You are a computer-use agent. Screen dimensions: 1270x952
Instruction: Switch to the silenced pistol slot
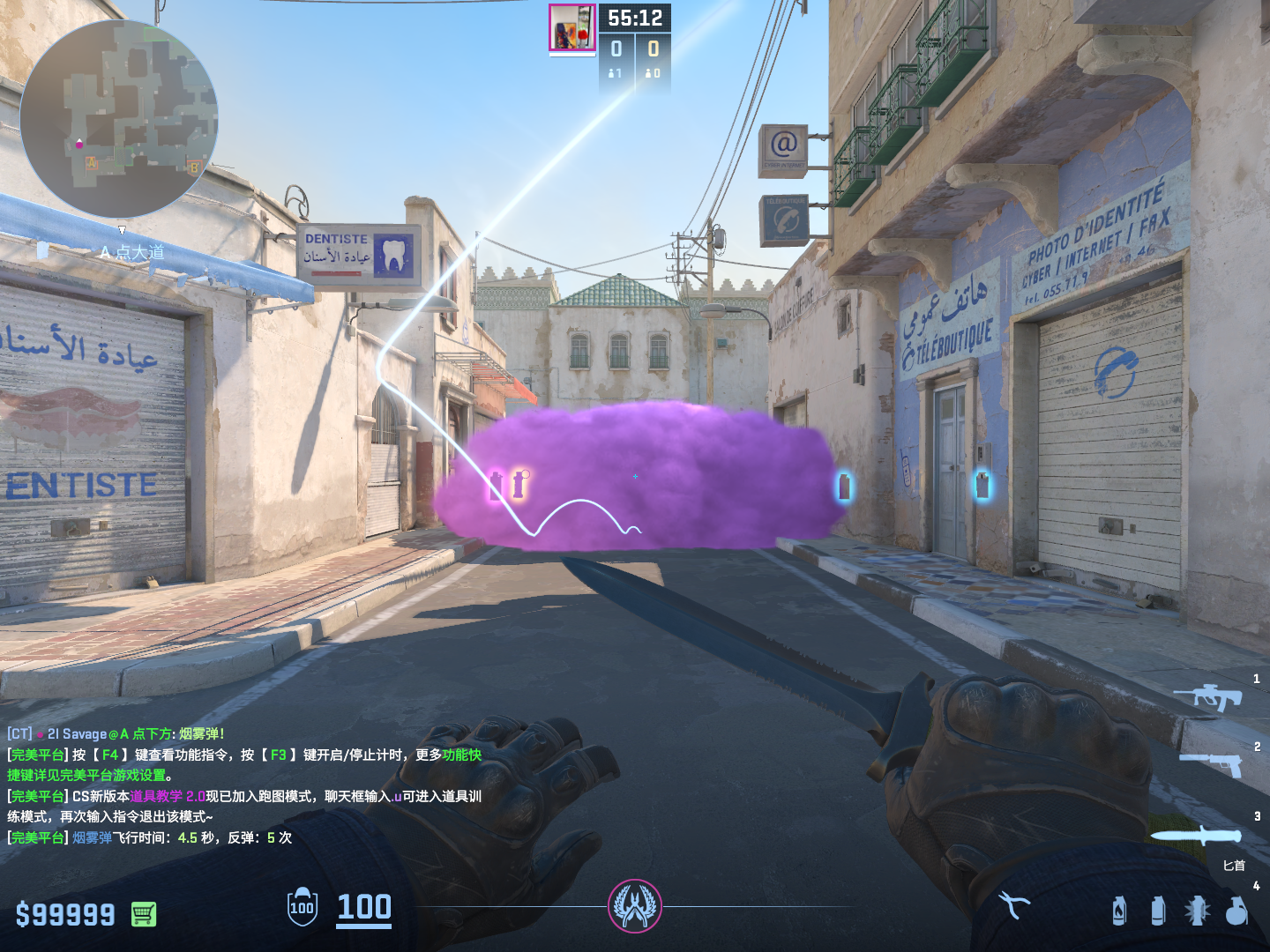click(1211, 764)
